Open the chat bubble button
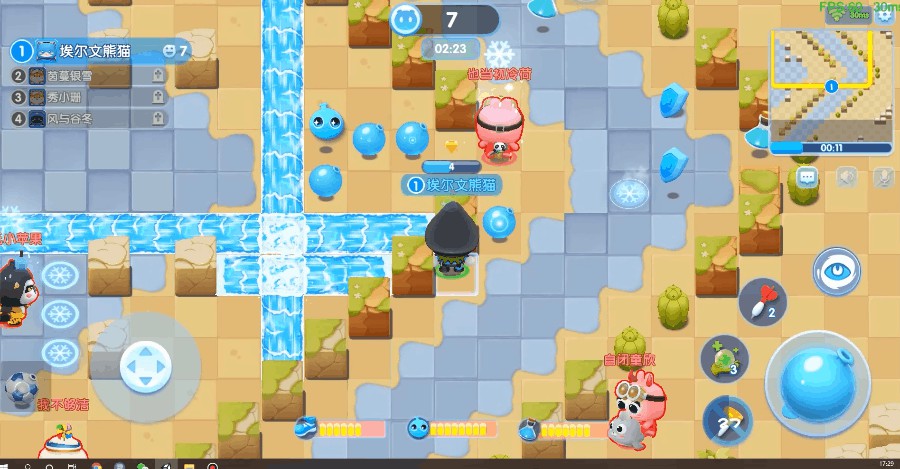This screenshot has height=469, width=900. point(807,177)
